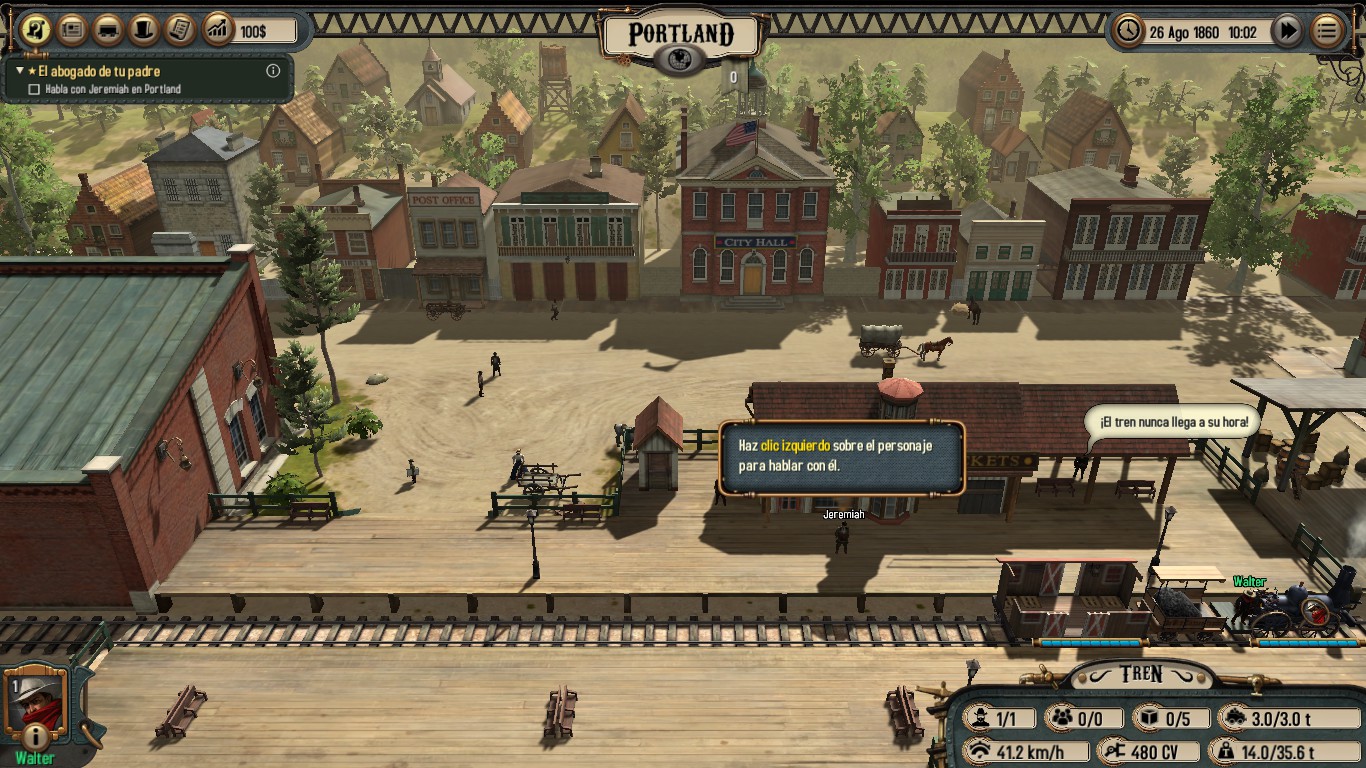
Task: Show info for 'El abogado de tu padre' quest
Action: coord(273,71)
